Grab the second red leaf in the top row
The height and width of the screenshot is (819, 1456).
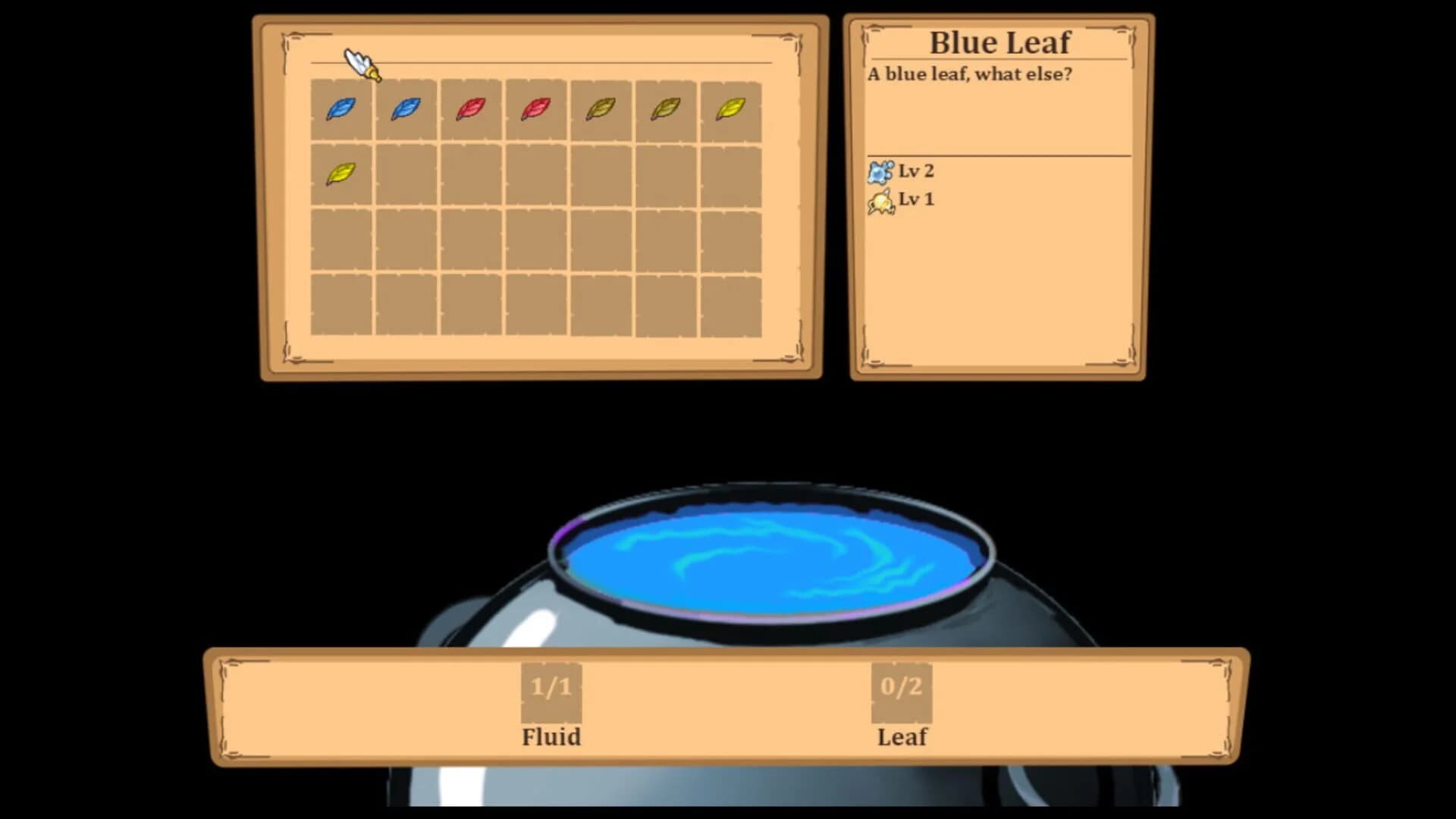click(535, 108)
